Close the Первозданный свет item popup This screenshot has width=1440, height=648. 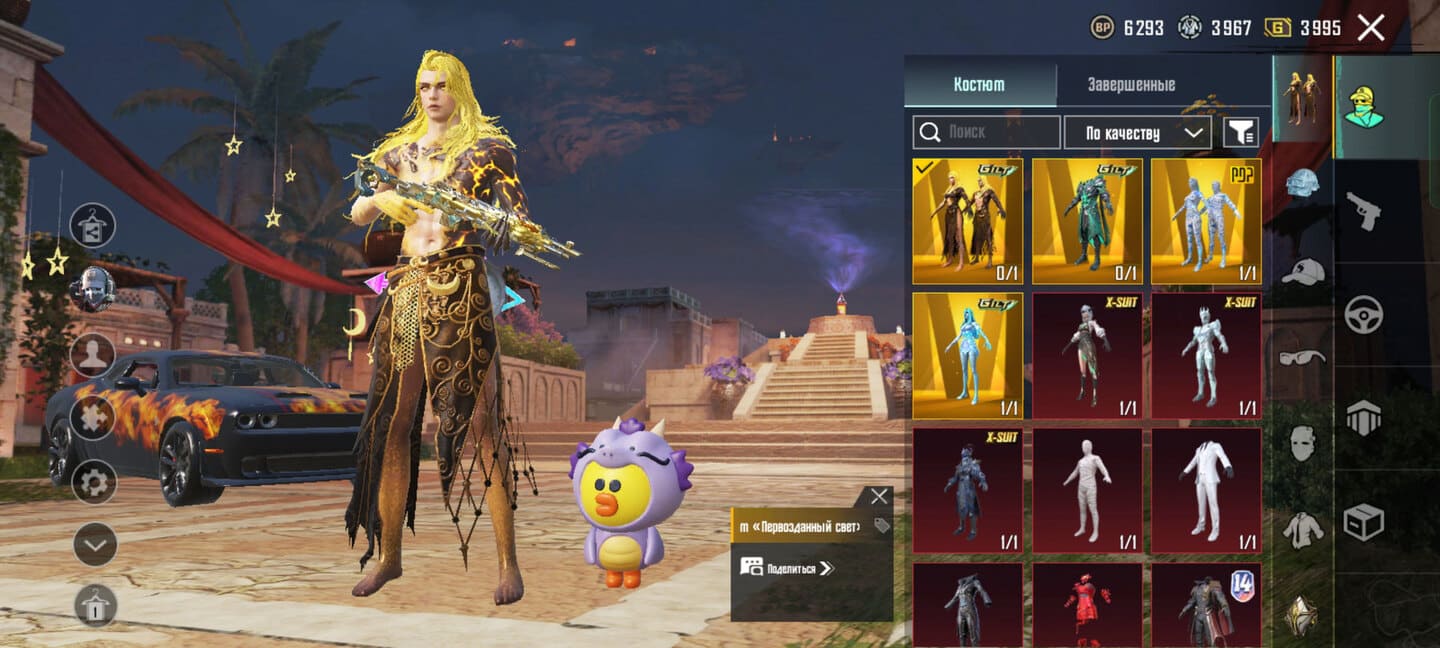878,496
